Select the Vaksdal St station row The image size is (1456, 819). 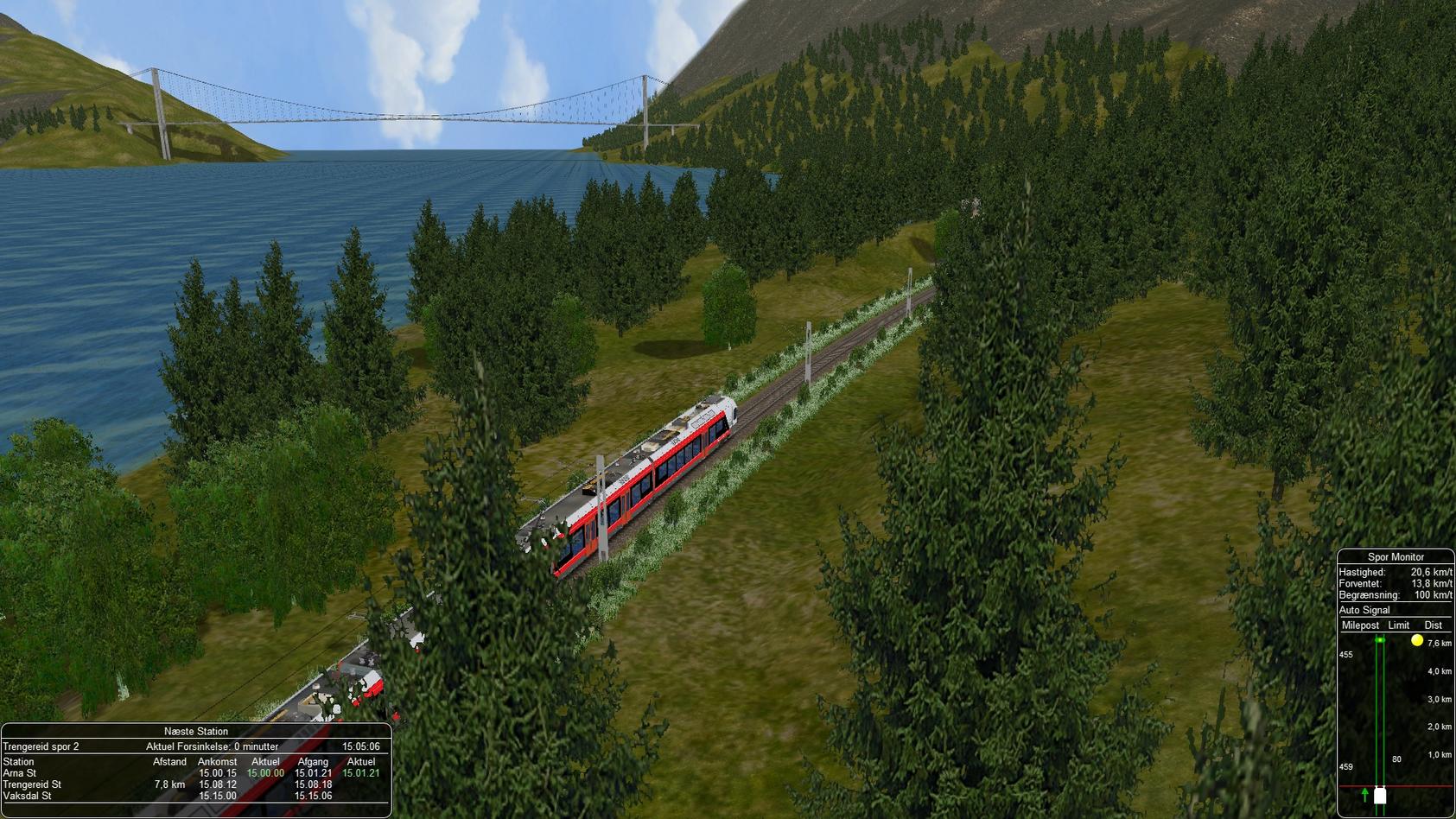(x=28, y=796)
